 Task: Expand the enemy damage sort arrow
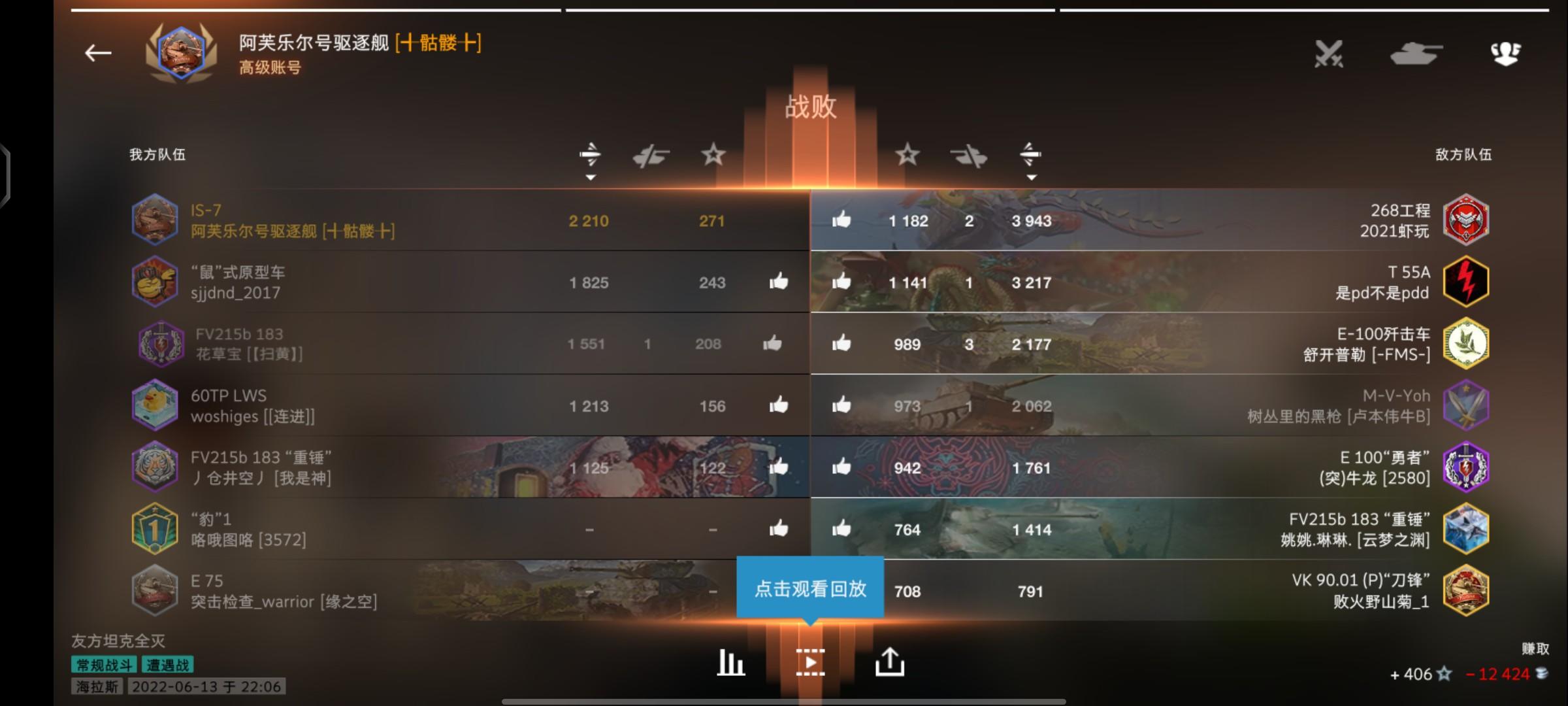[x=1032, y=176]
